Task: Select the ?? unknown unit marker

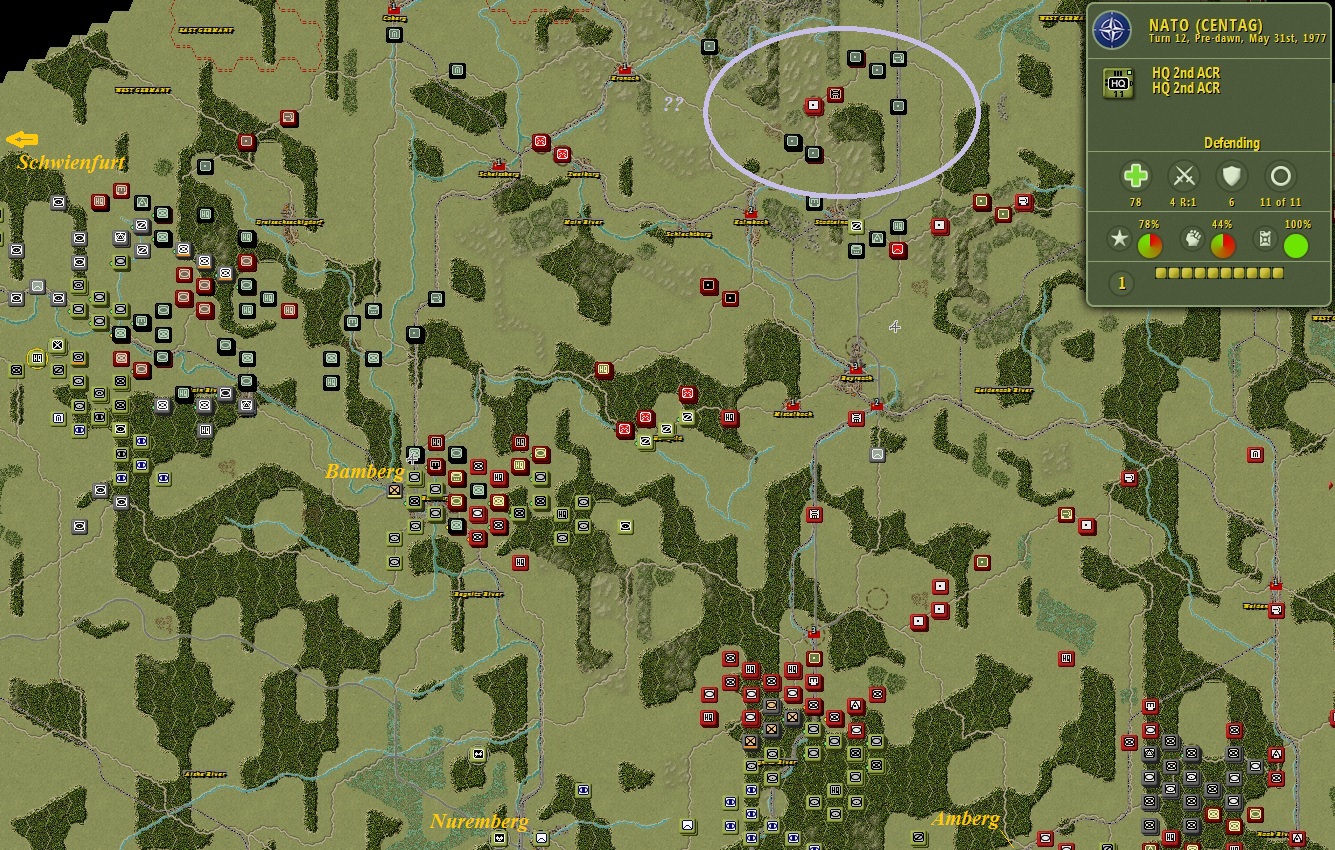Action: [673, 102]
